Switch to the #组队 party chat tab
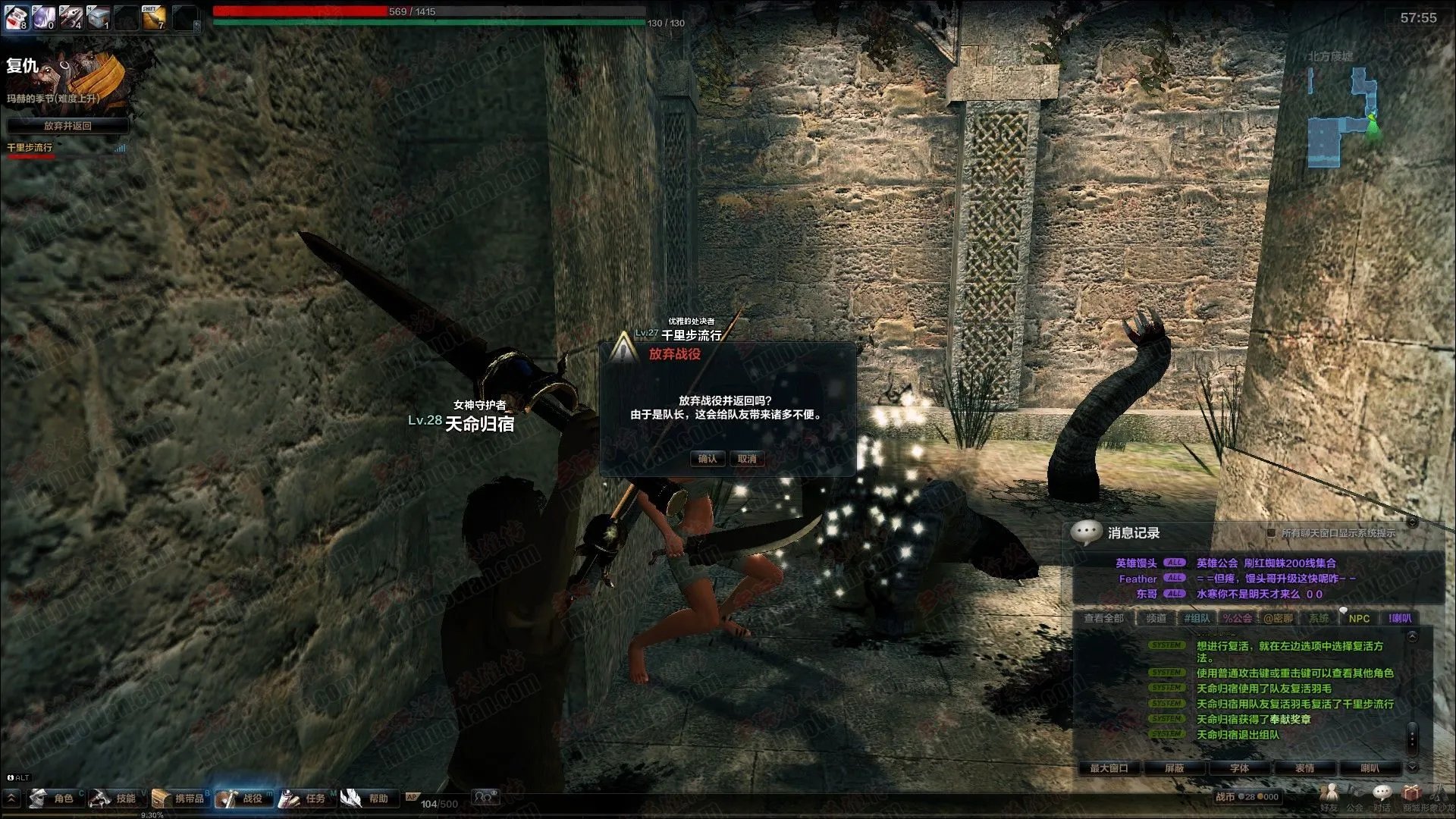The image size is (1456, 819). coord(1197,619)
